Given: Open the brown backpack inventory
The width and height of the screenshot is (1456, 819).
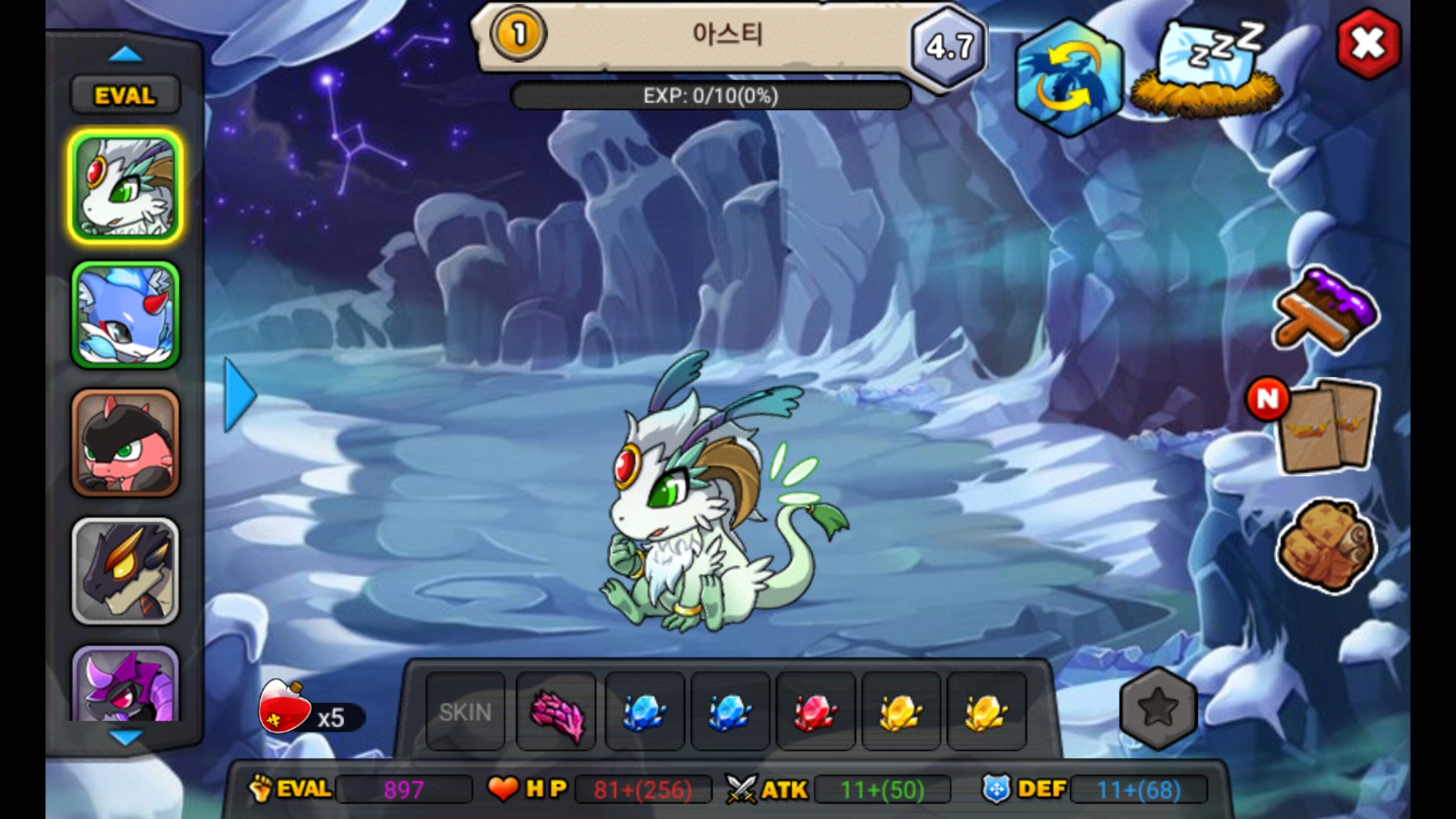Looking at the screenshot, I should 1326,544.
